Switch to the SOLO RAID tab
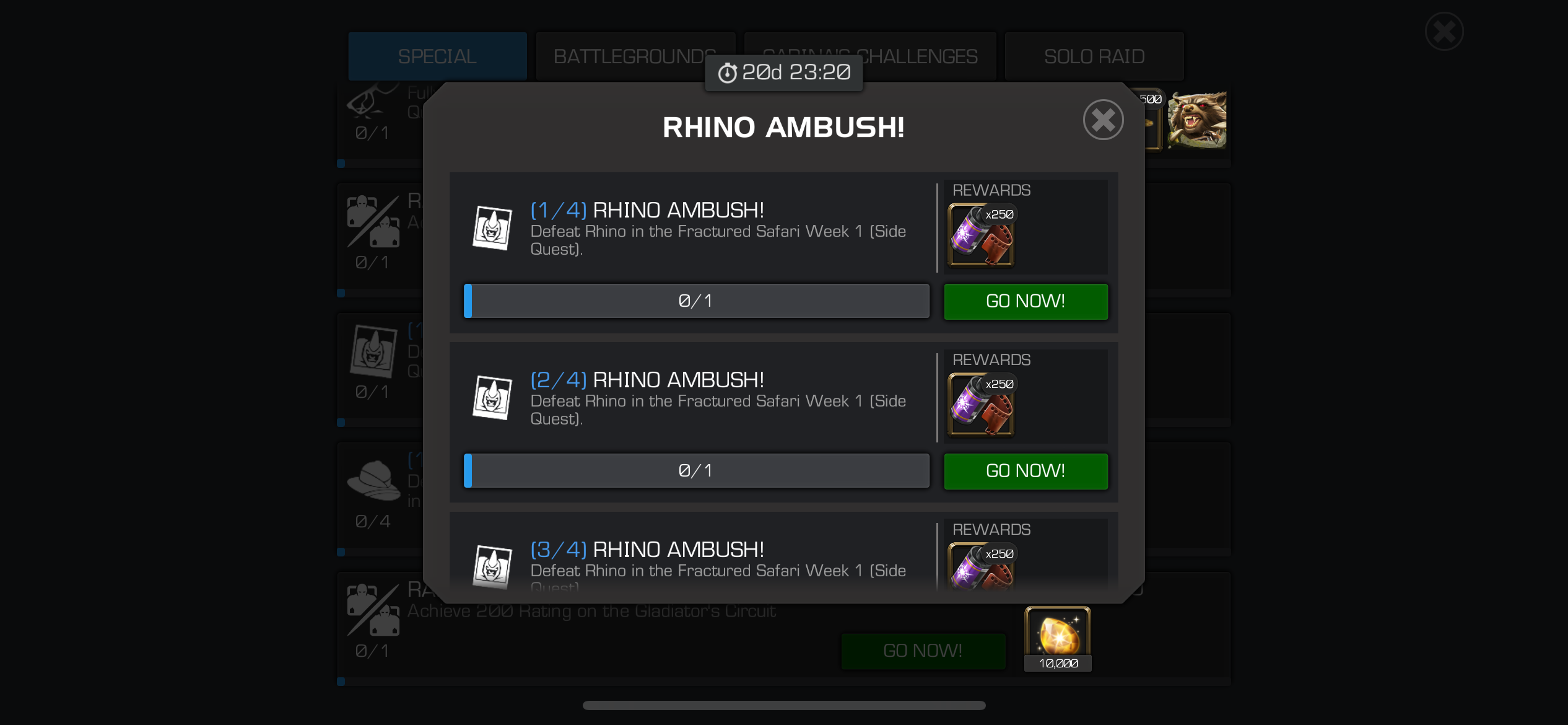Image resolution: width=1568 pixels, height=725 pixels. [x=1094, y=56]
